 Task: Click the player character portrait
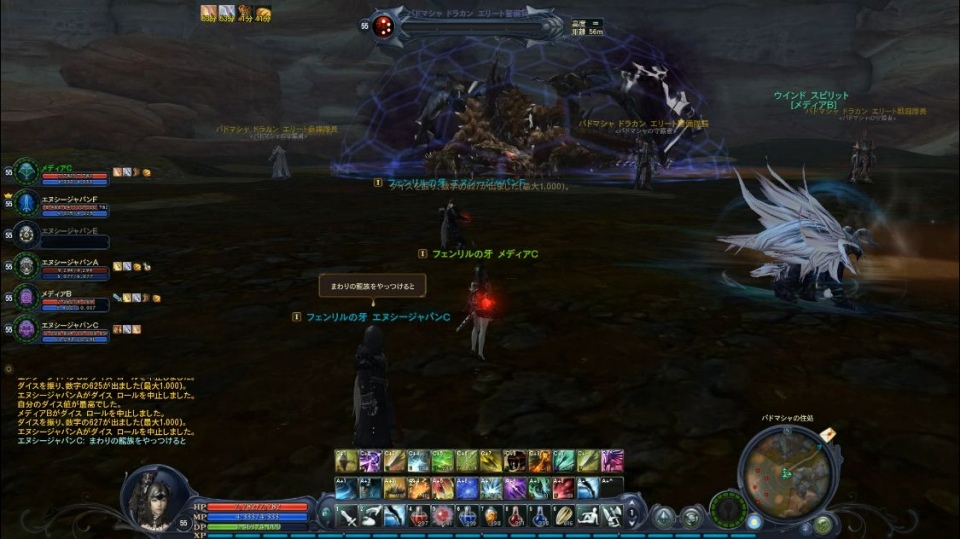[x=155, y=497]
